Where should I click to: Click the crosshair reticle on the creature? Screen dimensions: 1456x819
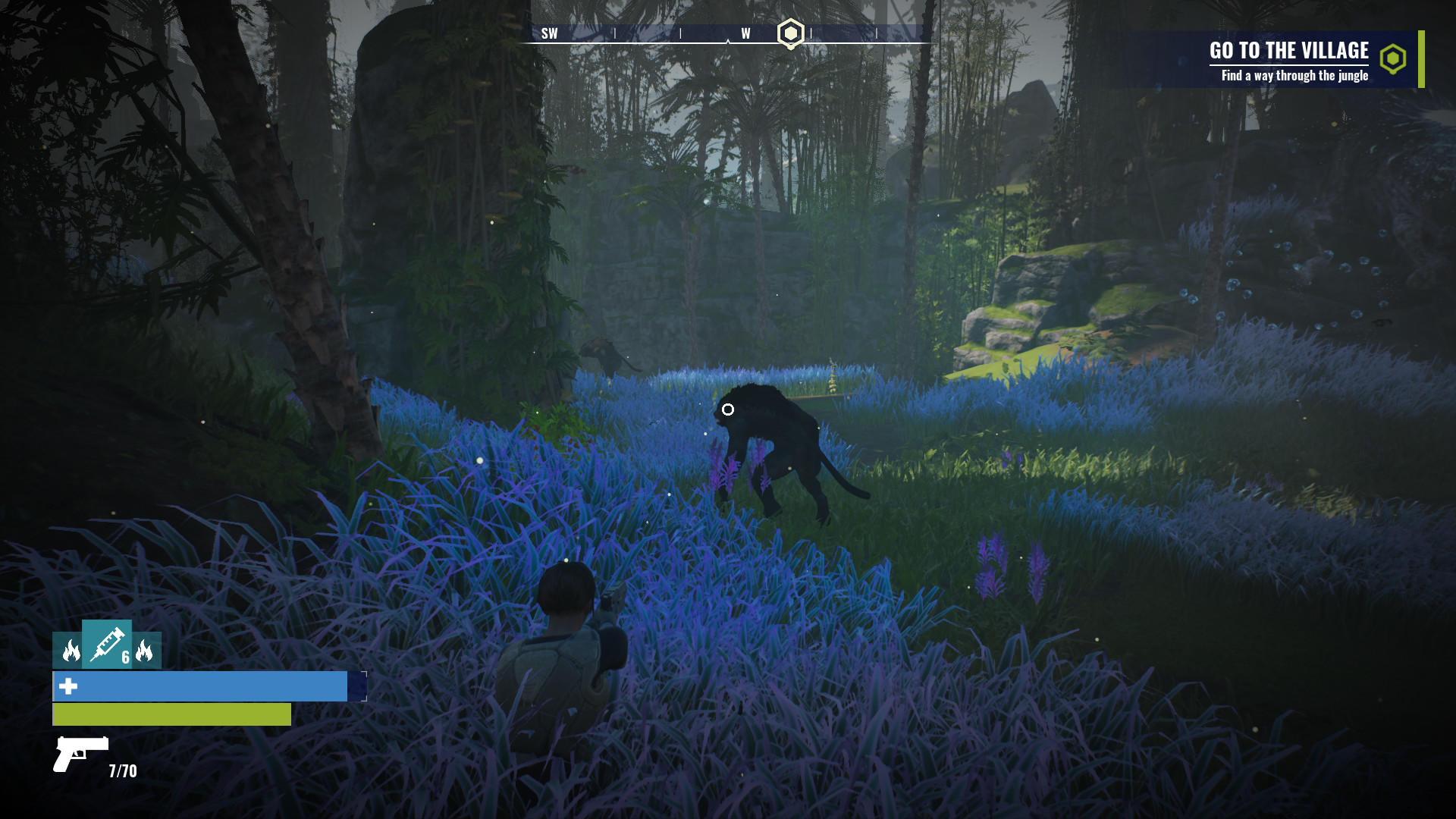coord(729,409)
